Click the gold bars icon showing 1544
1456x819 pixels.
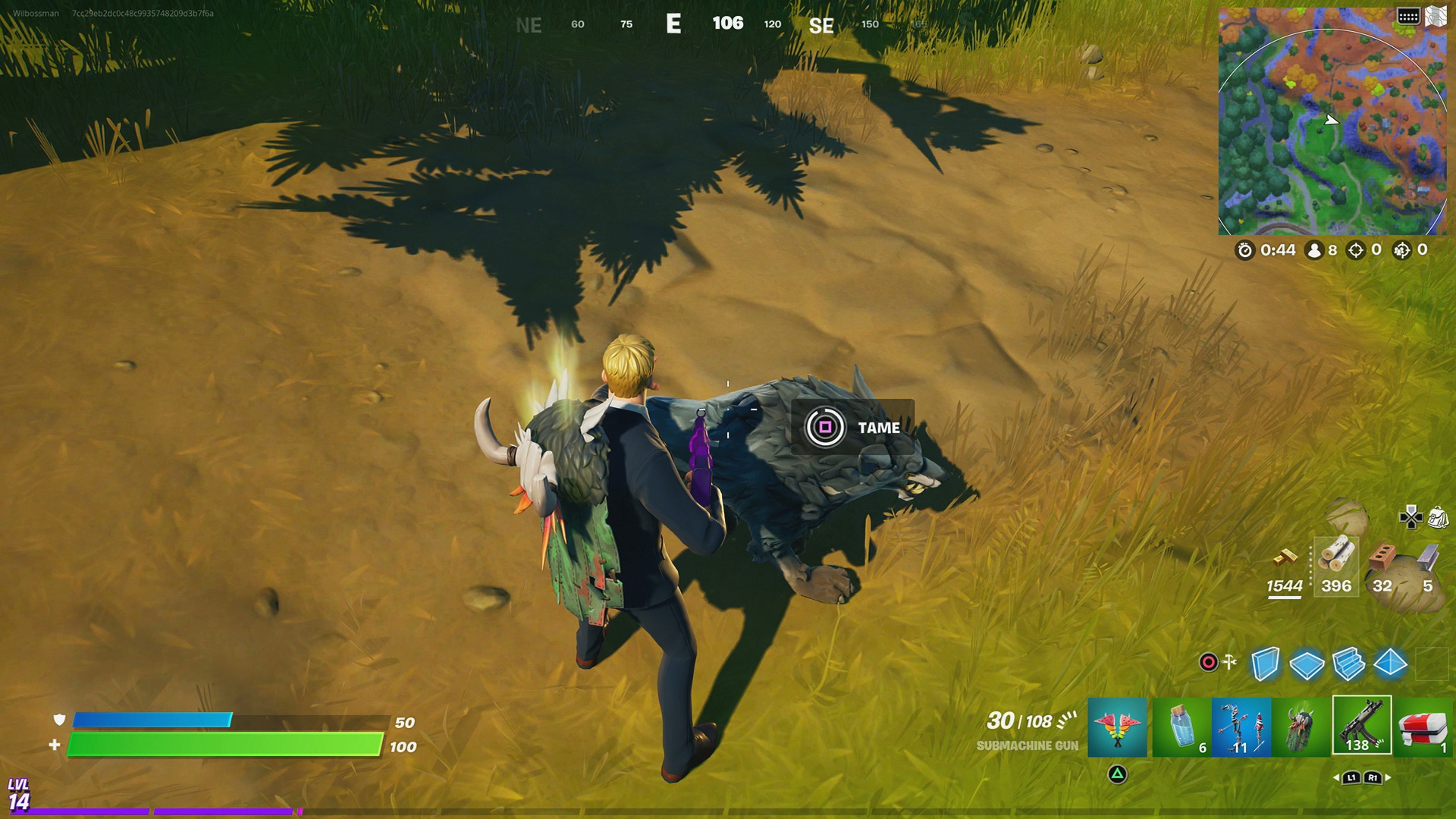pyautogui.click(x=1285, y=559)
